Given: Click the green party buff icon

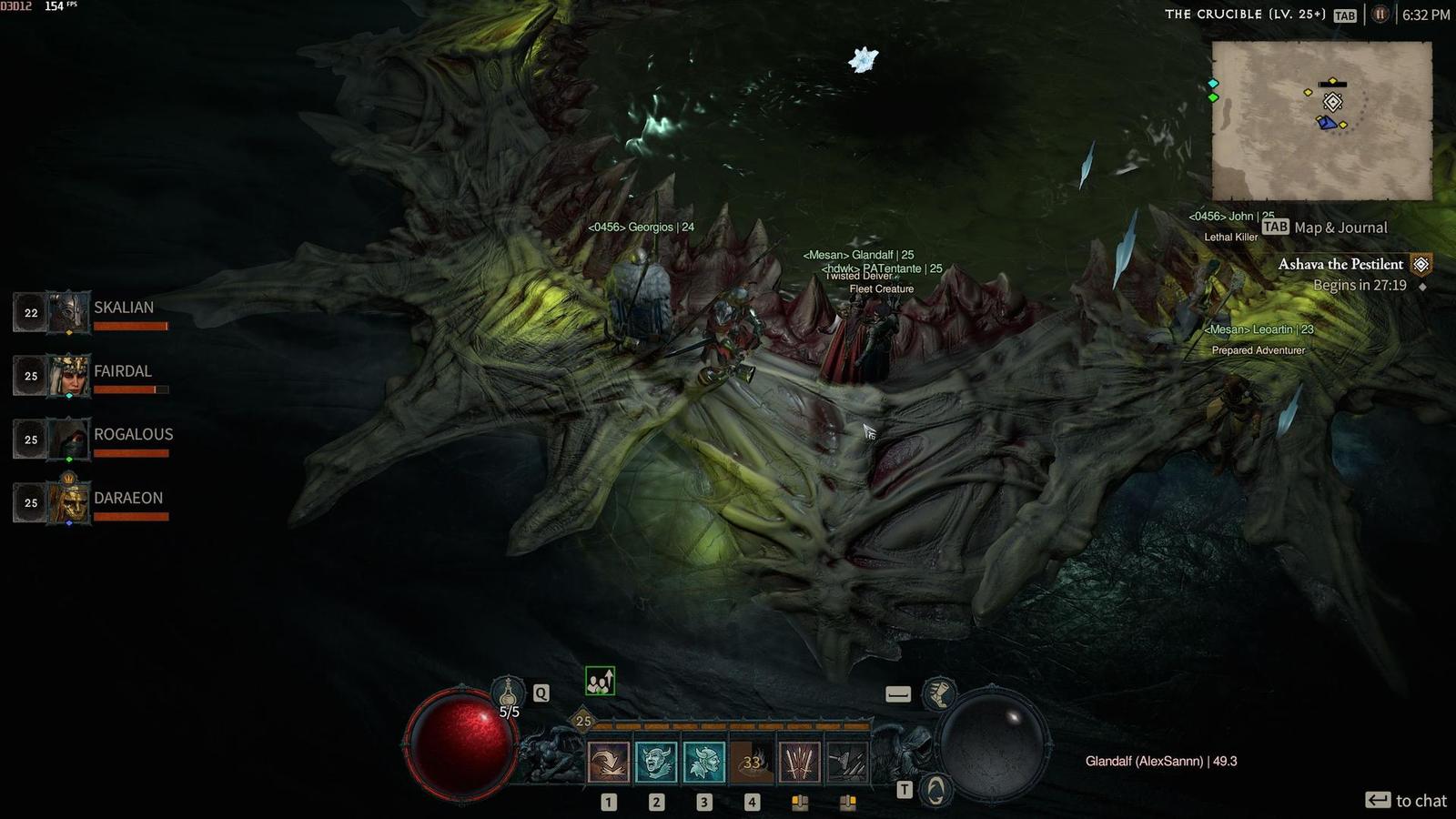Looking at the screenshot, I should pos(600,681).
